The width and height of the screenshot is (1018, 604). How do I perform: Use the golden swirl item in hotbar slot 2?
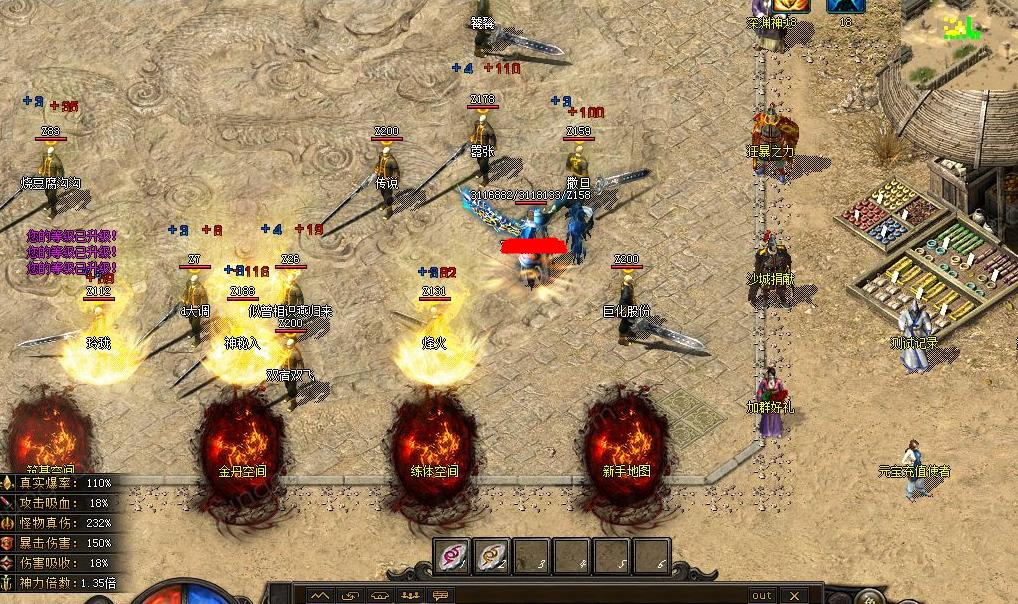[x=491, y=556]
